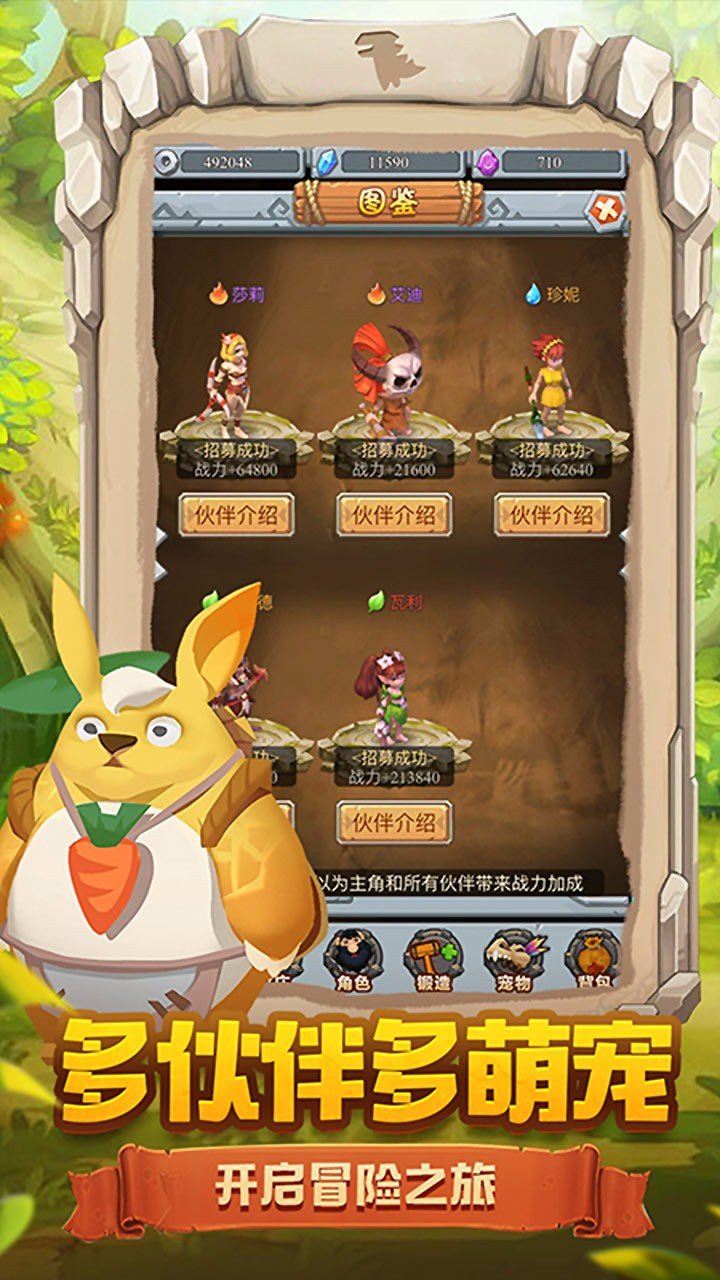Open 伙伴介绍 for 莎莉

pyautogui.click(x=236, y=515)
